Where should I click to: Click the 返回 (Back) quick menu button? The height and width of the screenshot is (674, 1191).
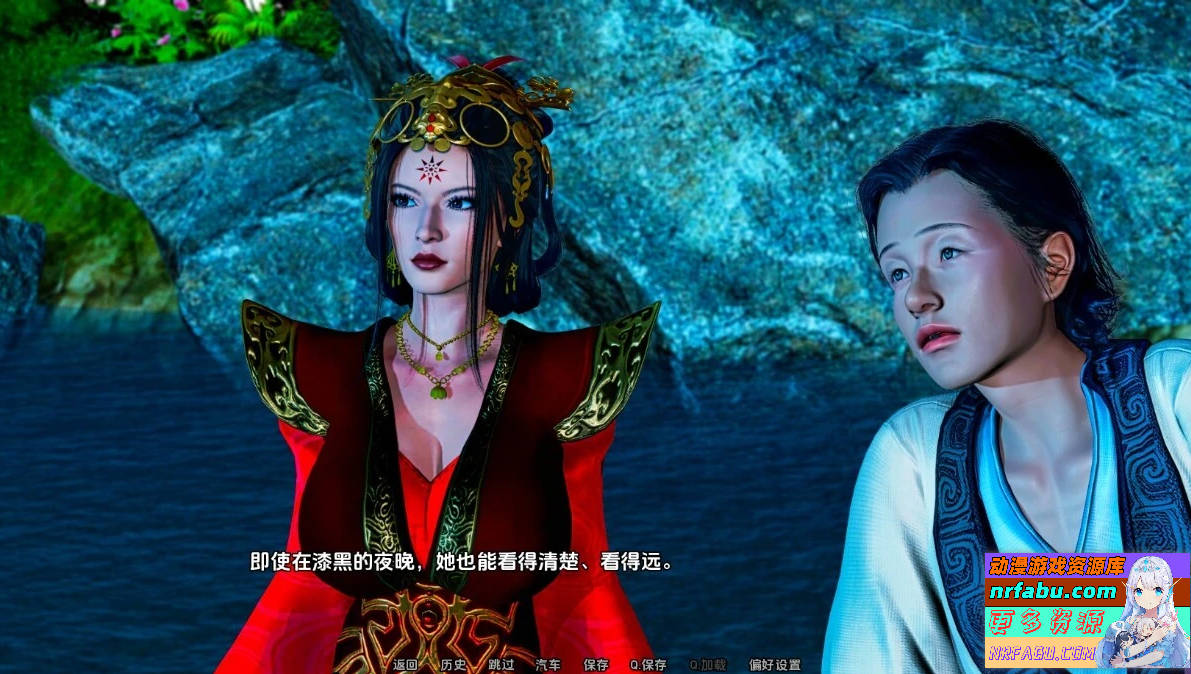coord(405,665)
